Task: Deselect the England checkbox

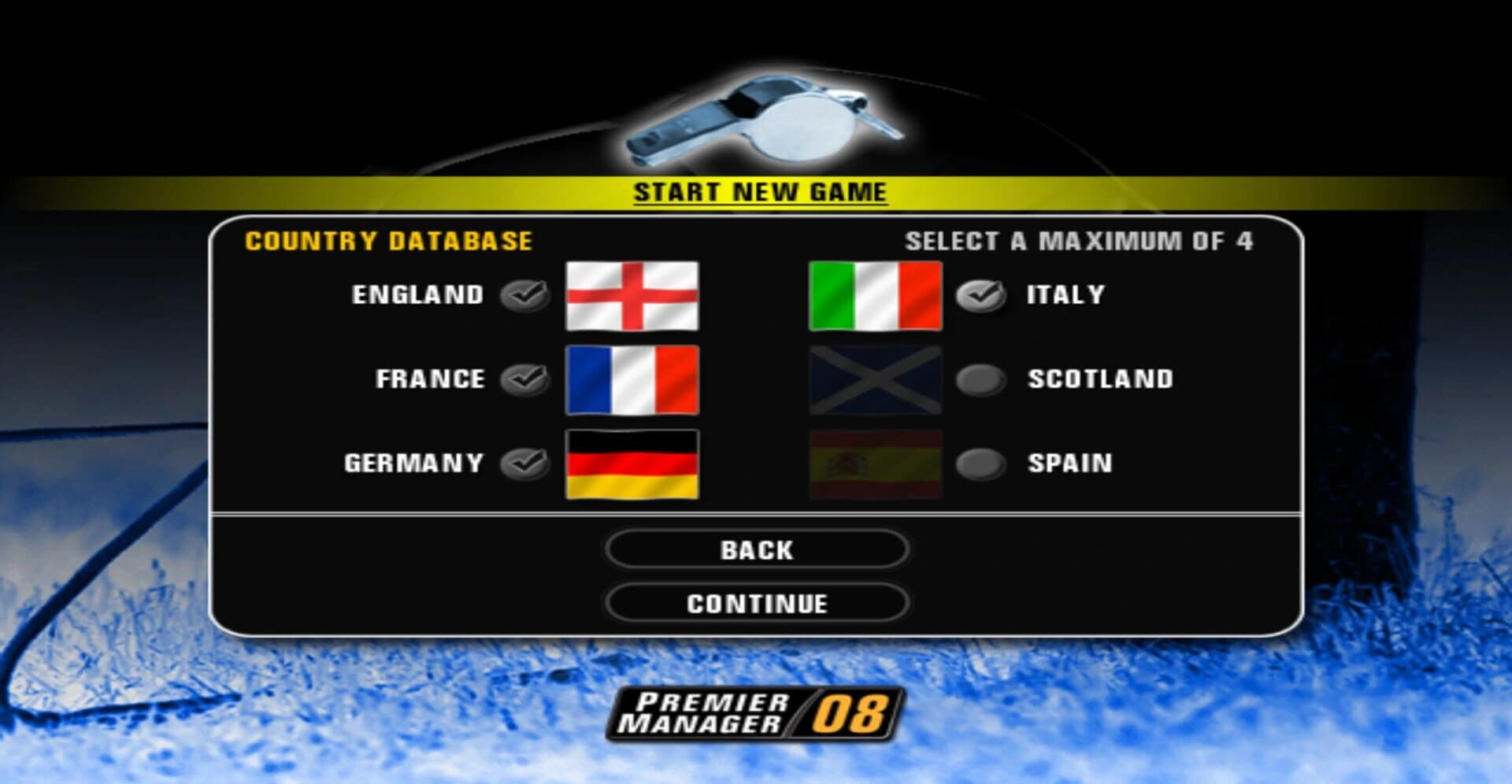Action: (523, 294)
